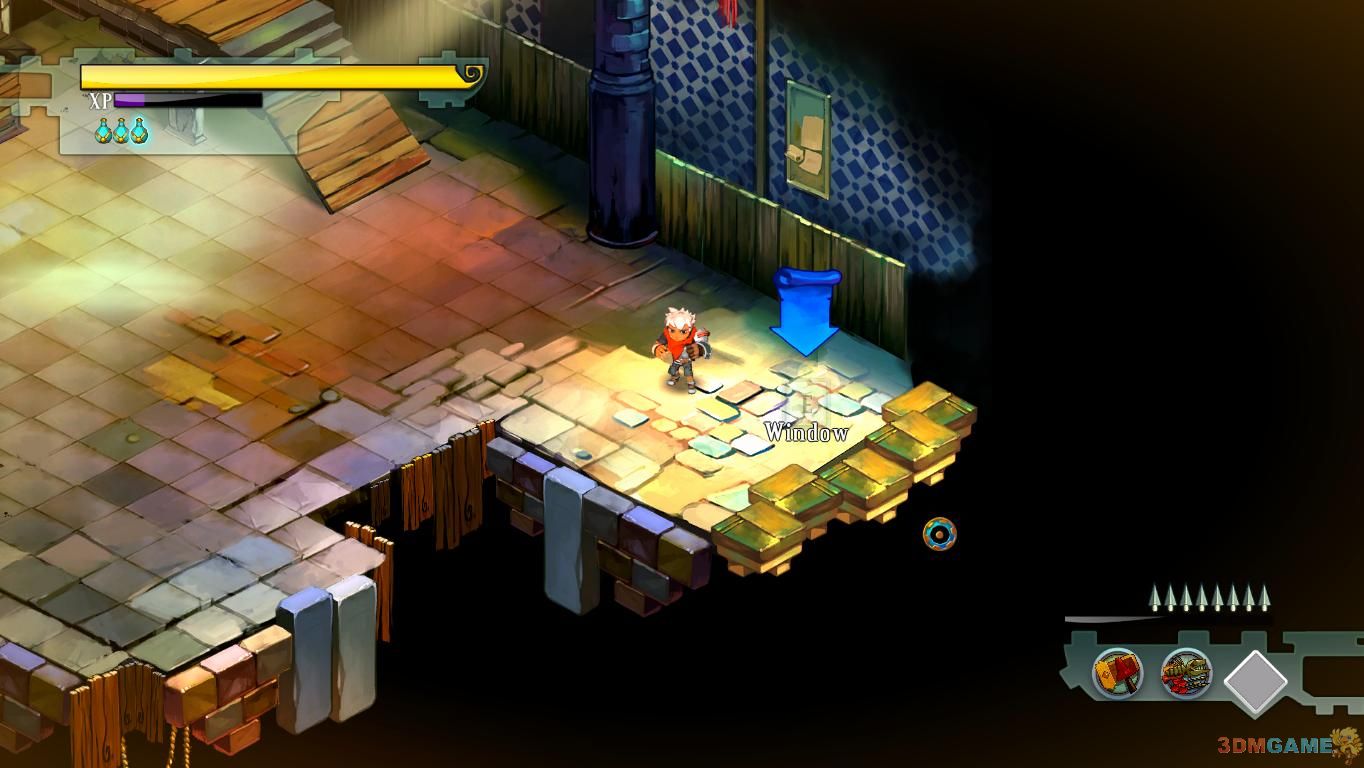Select the Cael Hammer weapon icon
This screenshot has width=1364, height=768.
[1118, 672]
